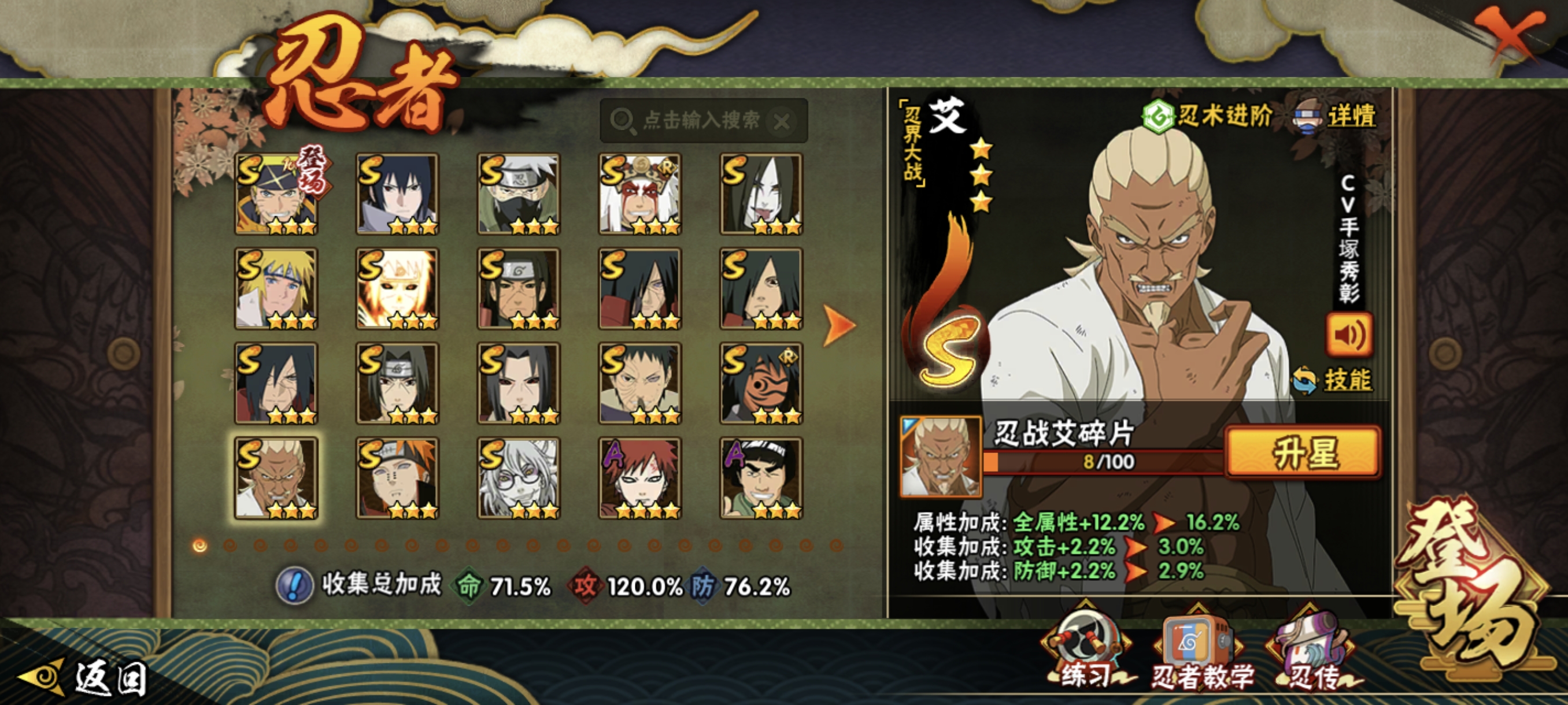This screenshot has width=1568, height=705.
Task: Show collection total bonus info icon
Action: [x=295, y=586]
